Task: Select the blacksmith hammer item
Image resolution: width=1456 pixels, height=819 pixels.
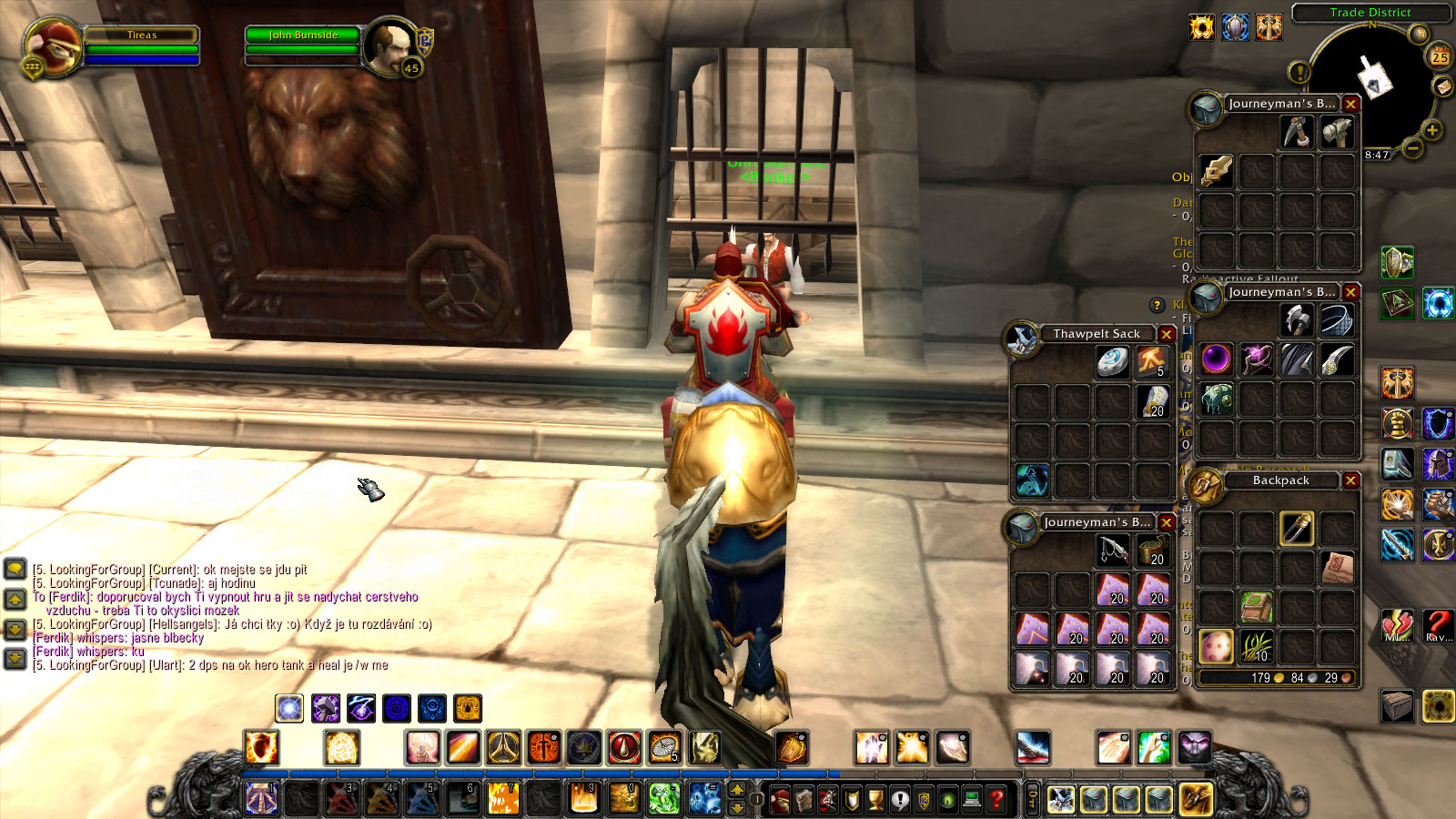Action: coord(1336,133)
